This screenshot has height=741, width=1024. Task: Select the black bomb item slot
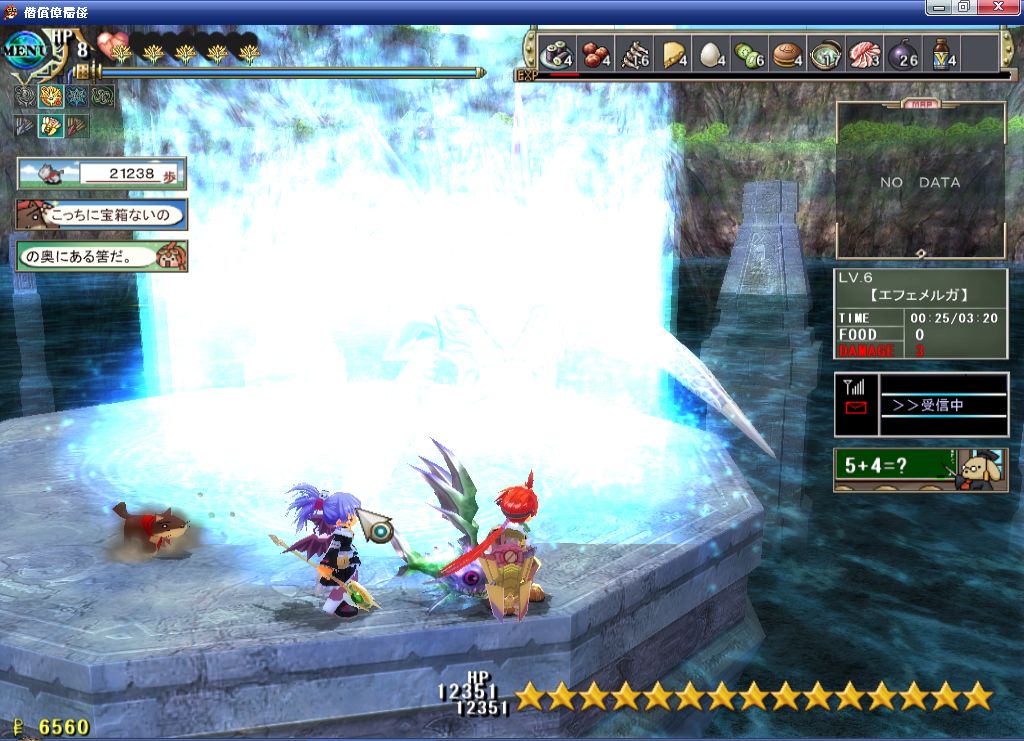(x=904, y=54)
